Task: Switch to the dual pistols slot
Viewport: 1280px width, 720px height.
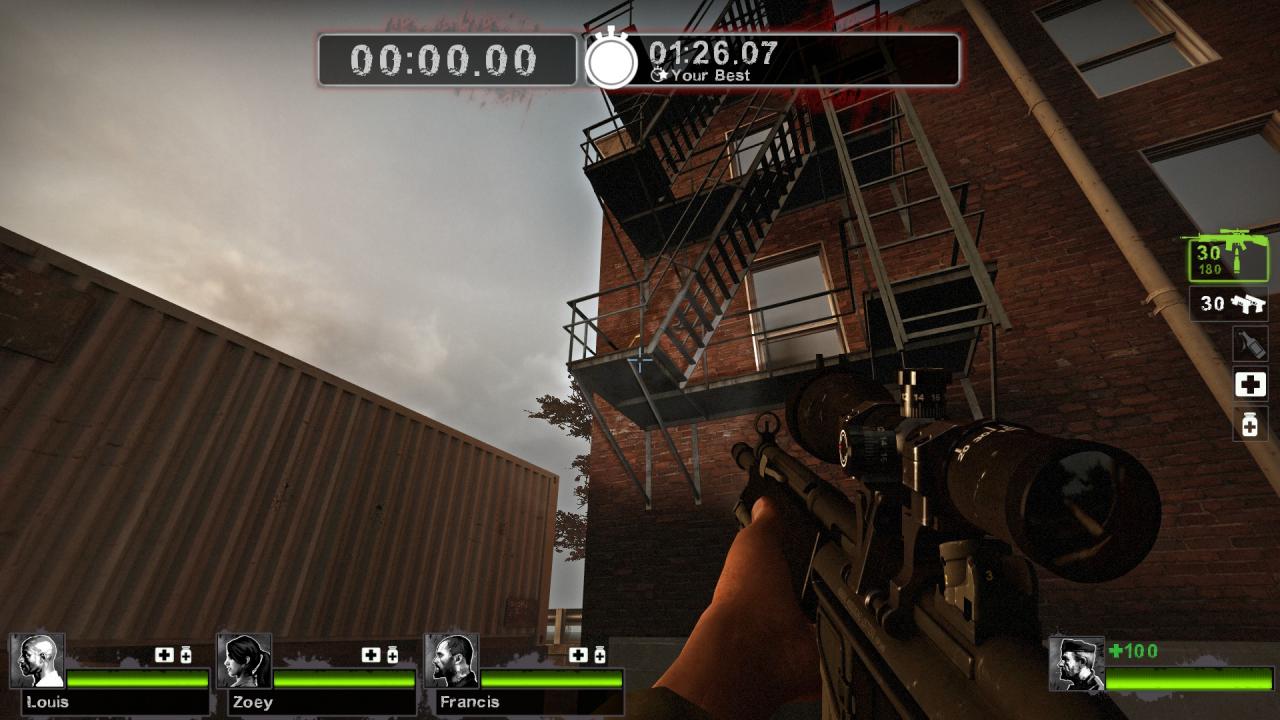Action: click(x=1229, y=303)
